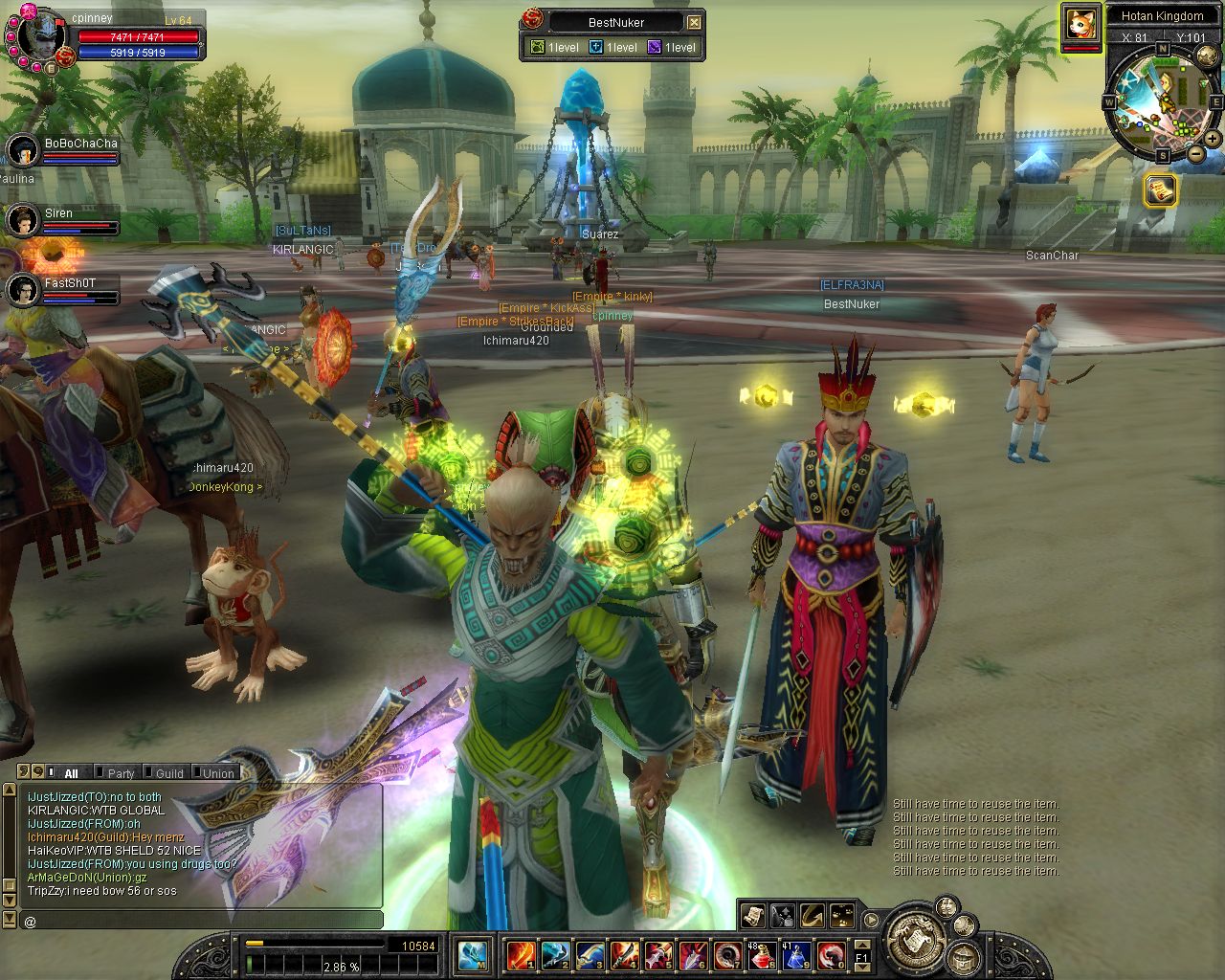Click the fox pet portrait
Screen dimensions: 1225x980
(x=1080, y=22)
